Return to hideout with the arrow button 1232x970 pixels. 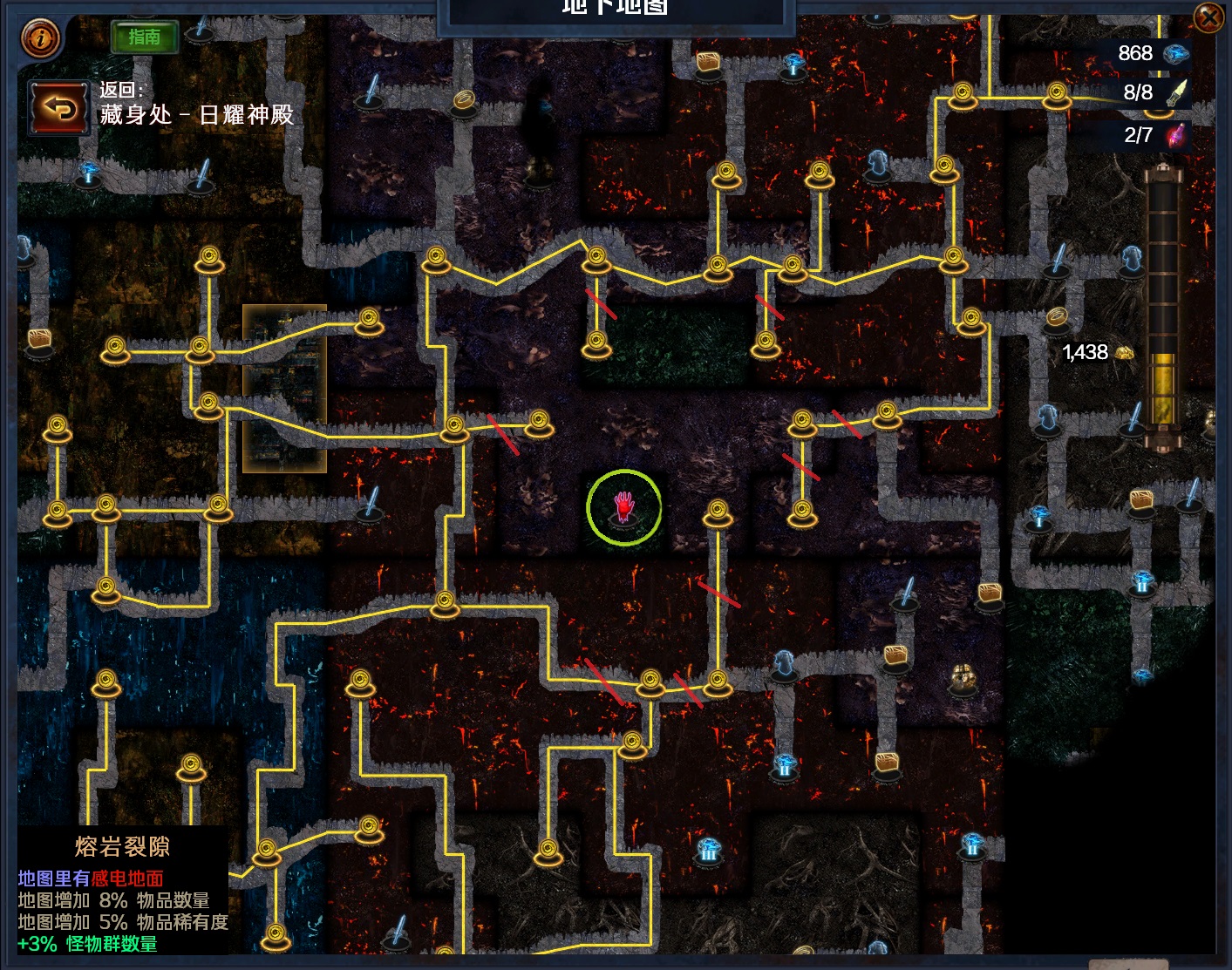point(58,108)
